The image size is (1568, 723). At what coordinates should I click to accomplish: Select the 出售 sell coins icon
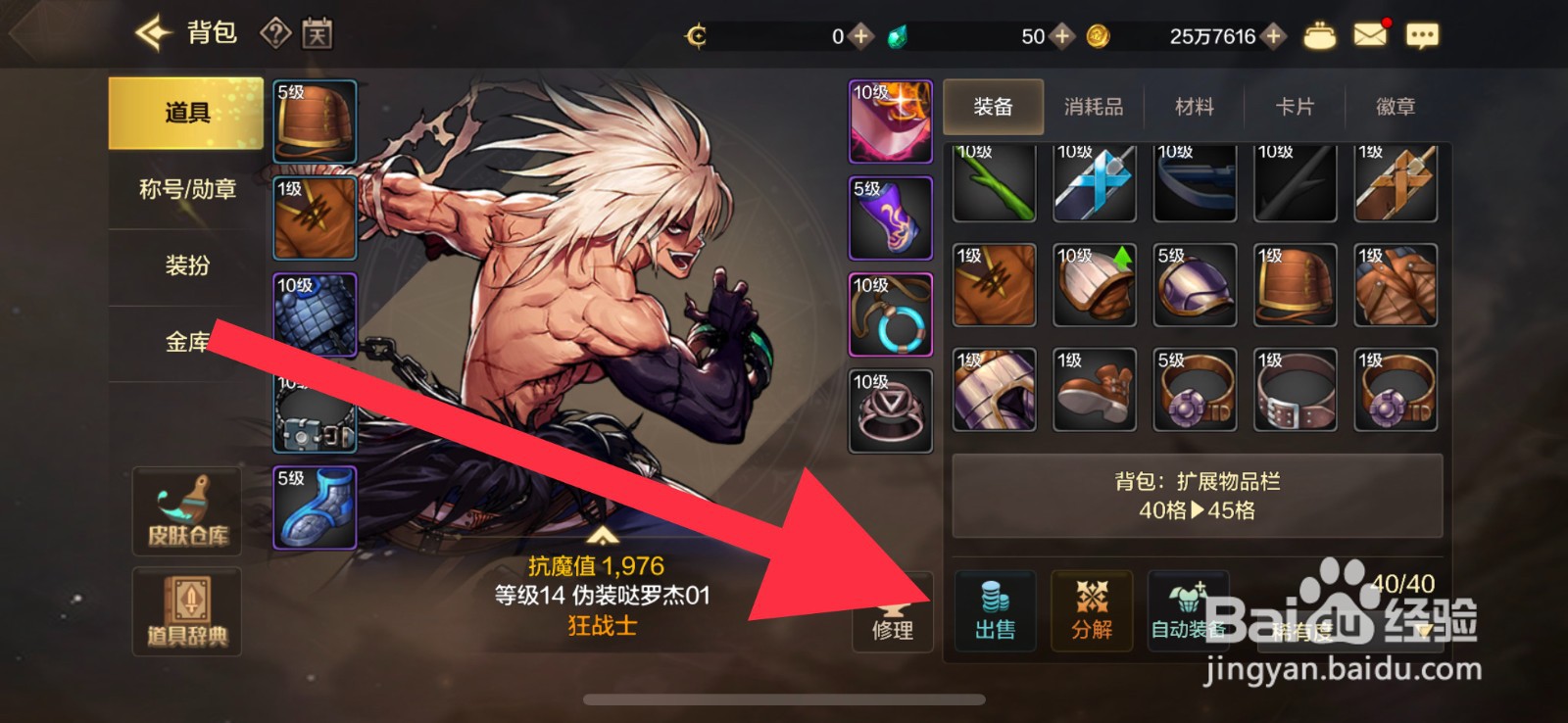(x=994, y=612)
